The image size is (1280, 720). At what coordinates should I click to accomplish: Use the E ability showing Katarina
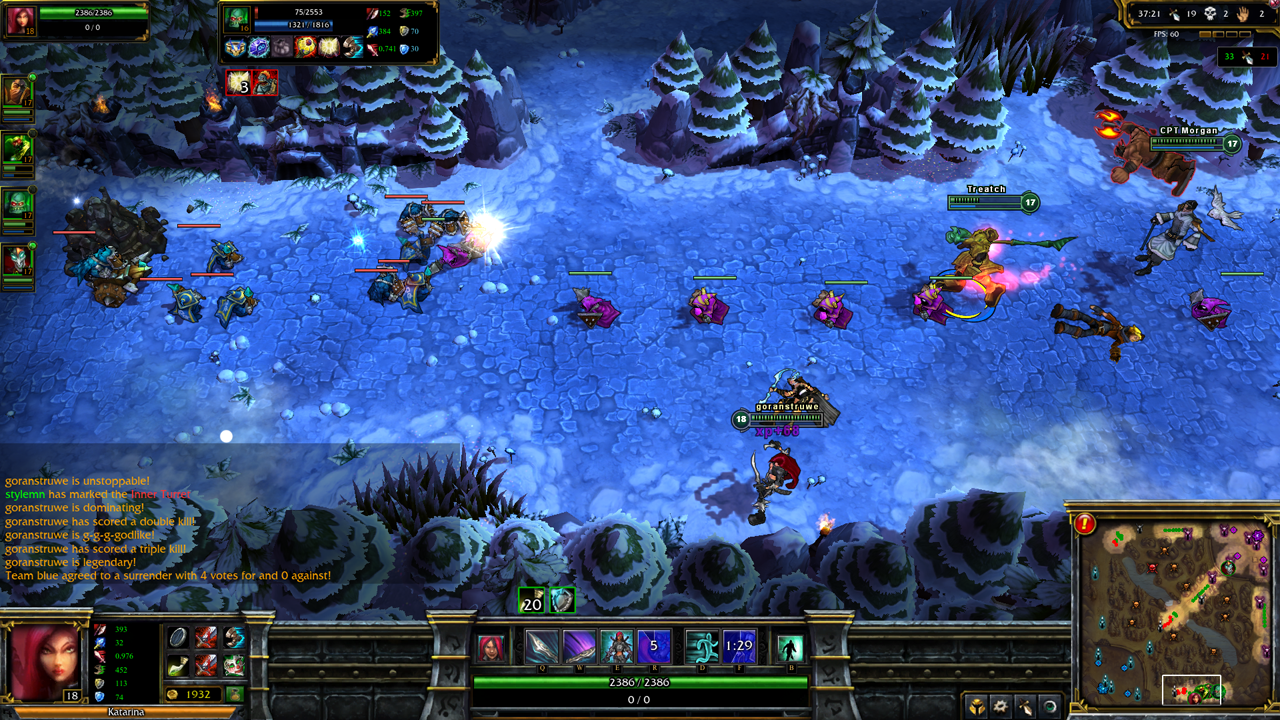tap(616, 647)
